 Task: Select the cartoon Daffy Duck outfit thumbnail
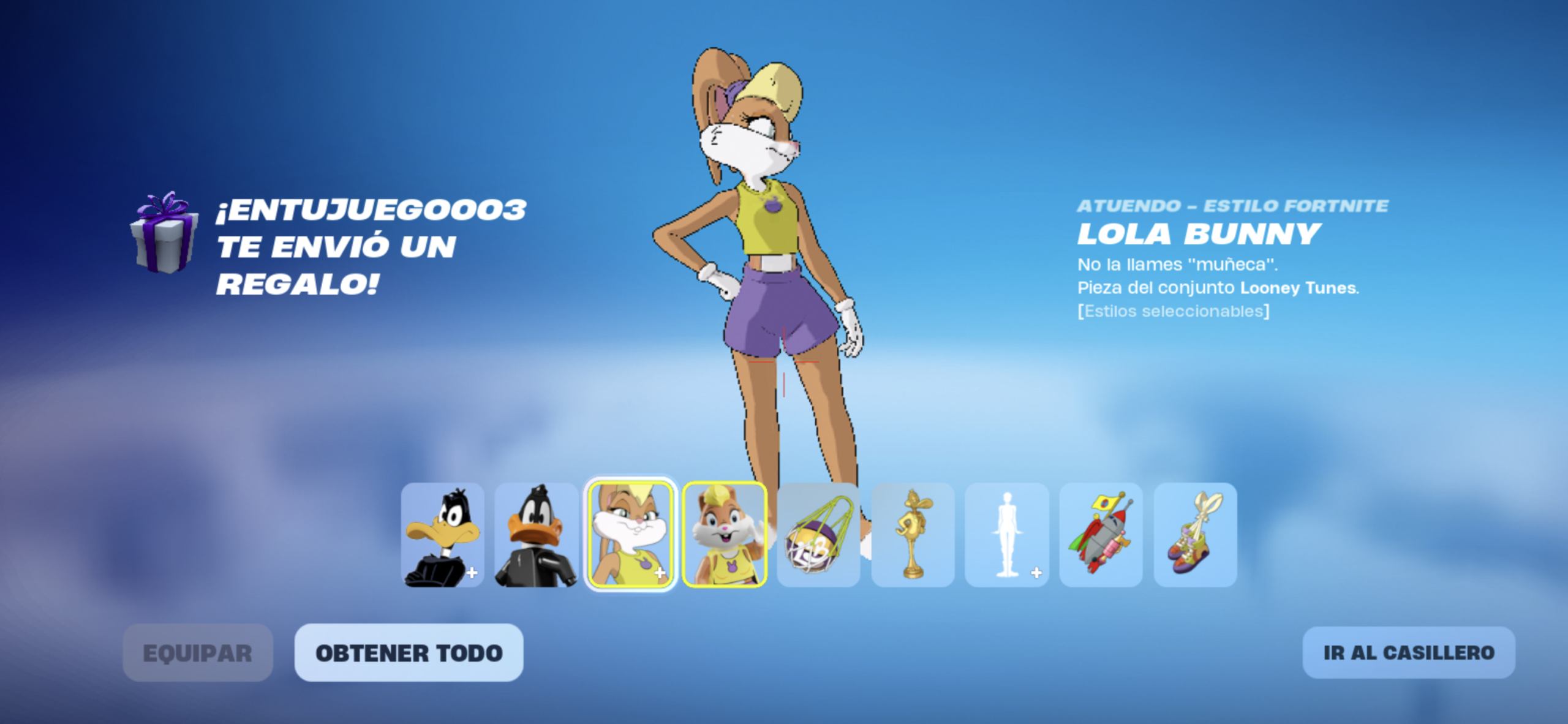442,535
